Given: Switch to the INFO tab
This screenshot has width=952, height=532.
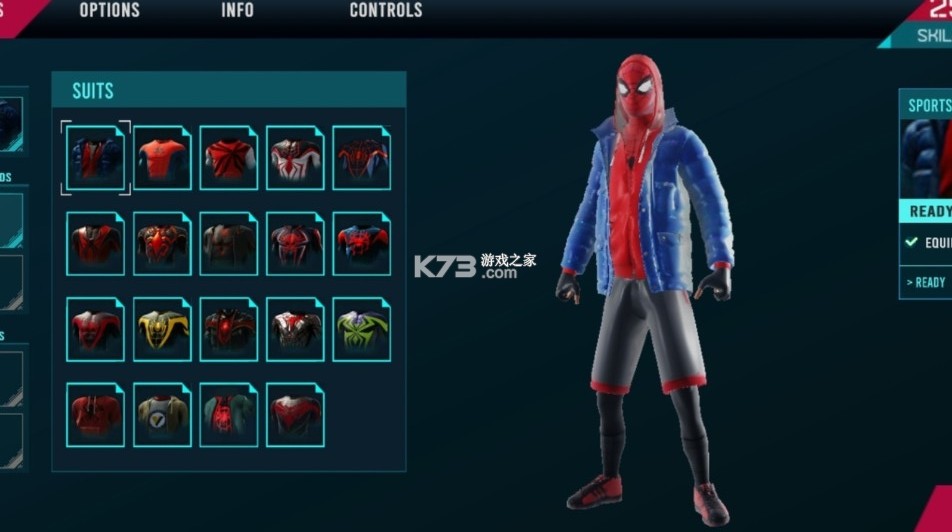Looking at the screenshot, I should (x=237, y=11).
